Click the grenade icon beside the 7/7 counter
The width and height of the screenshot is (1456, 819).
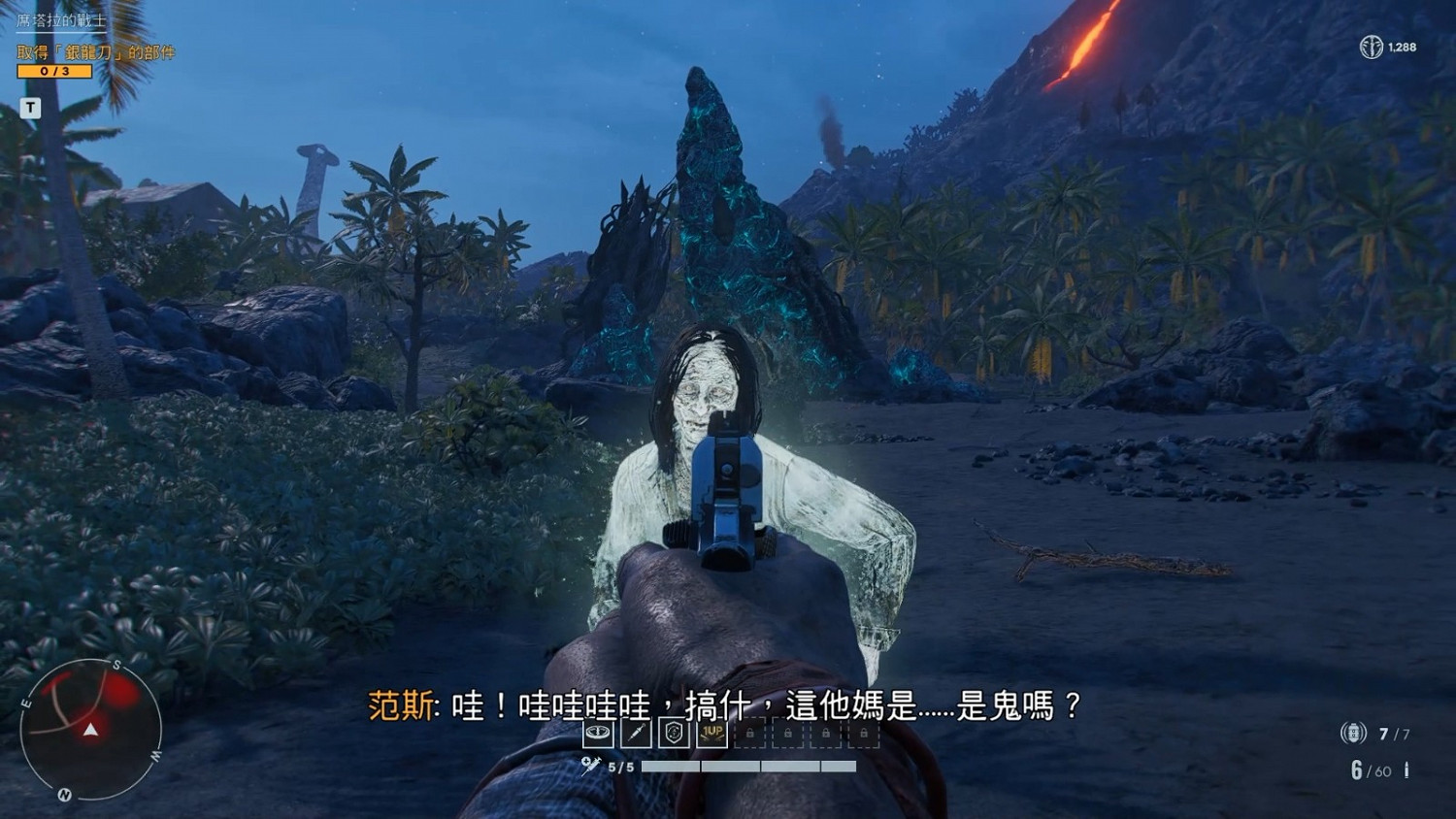point(1351,733)
